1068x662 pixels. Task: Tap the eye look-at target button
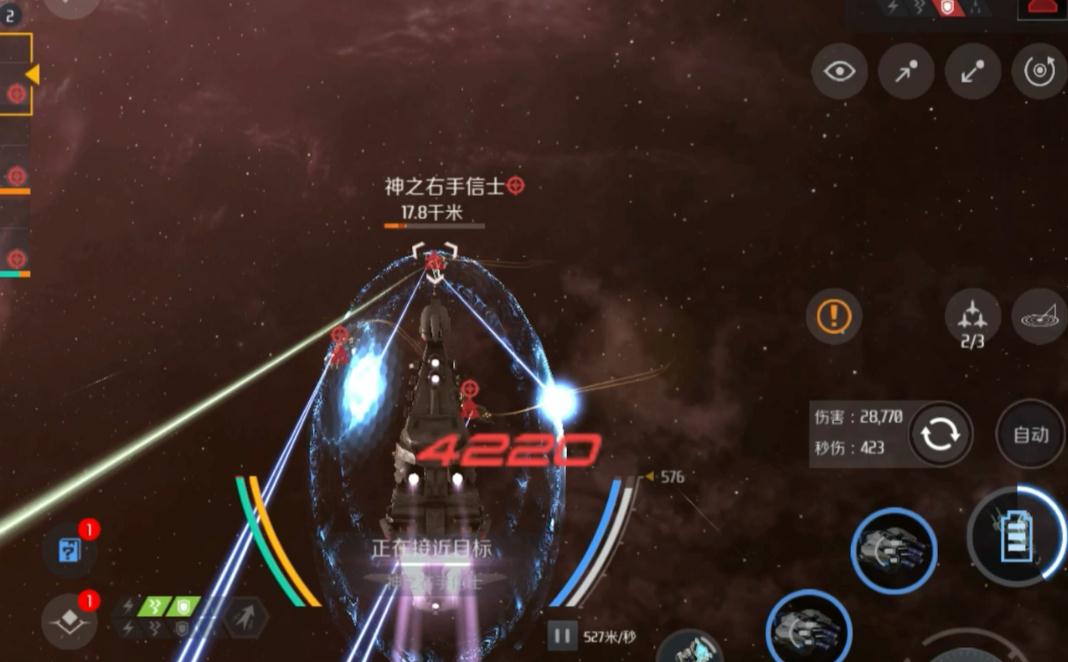point(839,71)
